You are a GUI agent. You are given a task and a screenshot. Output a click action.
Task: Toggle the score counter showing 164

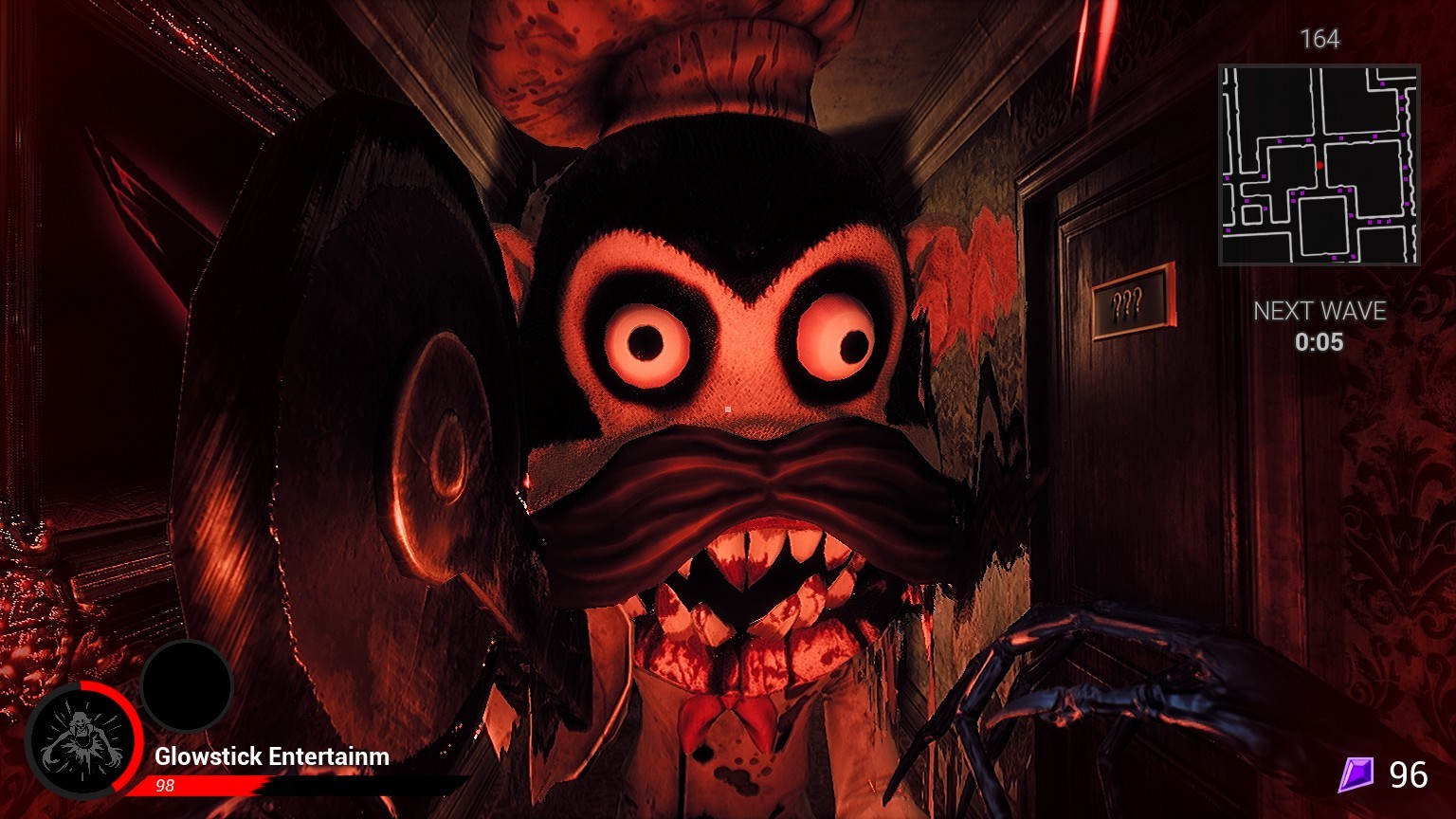pos(1321,41)
